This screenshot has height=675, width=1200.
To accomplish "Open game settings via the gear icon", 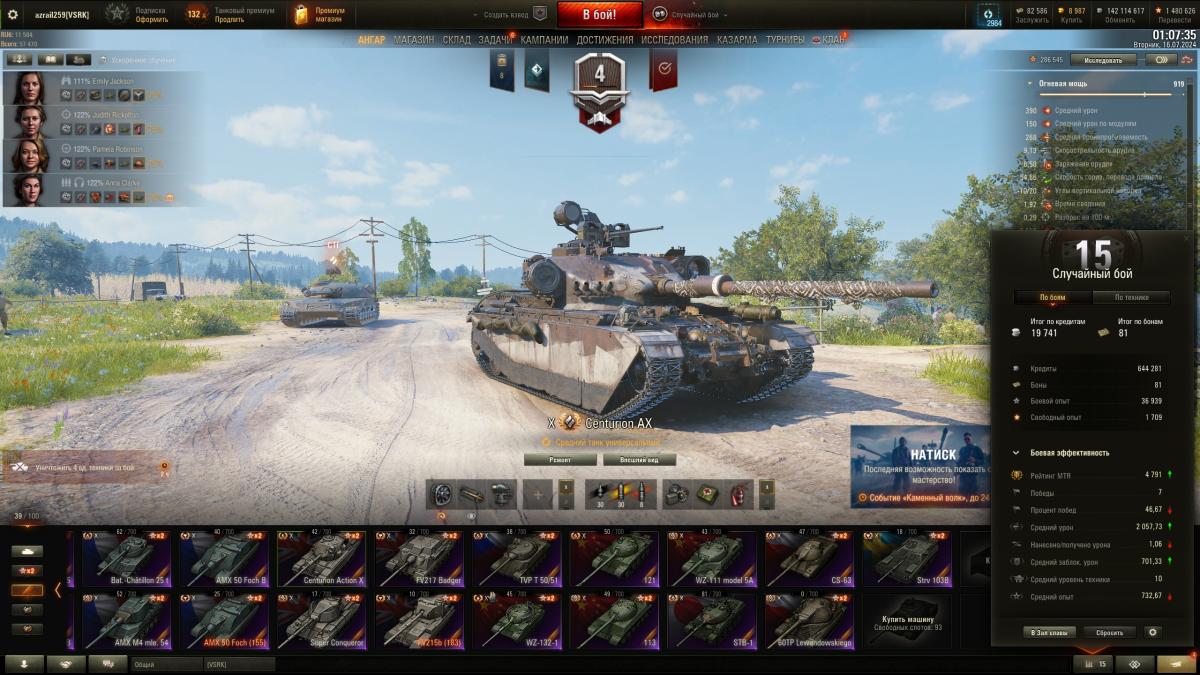I will (x=13, y=14).
